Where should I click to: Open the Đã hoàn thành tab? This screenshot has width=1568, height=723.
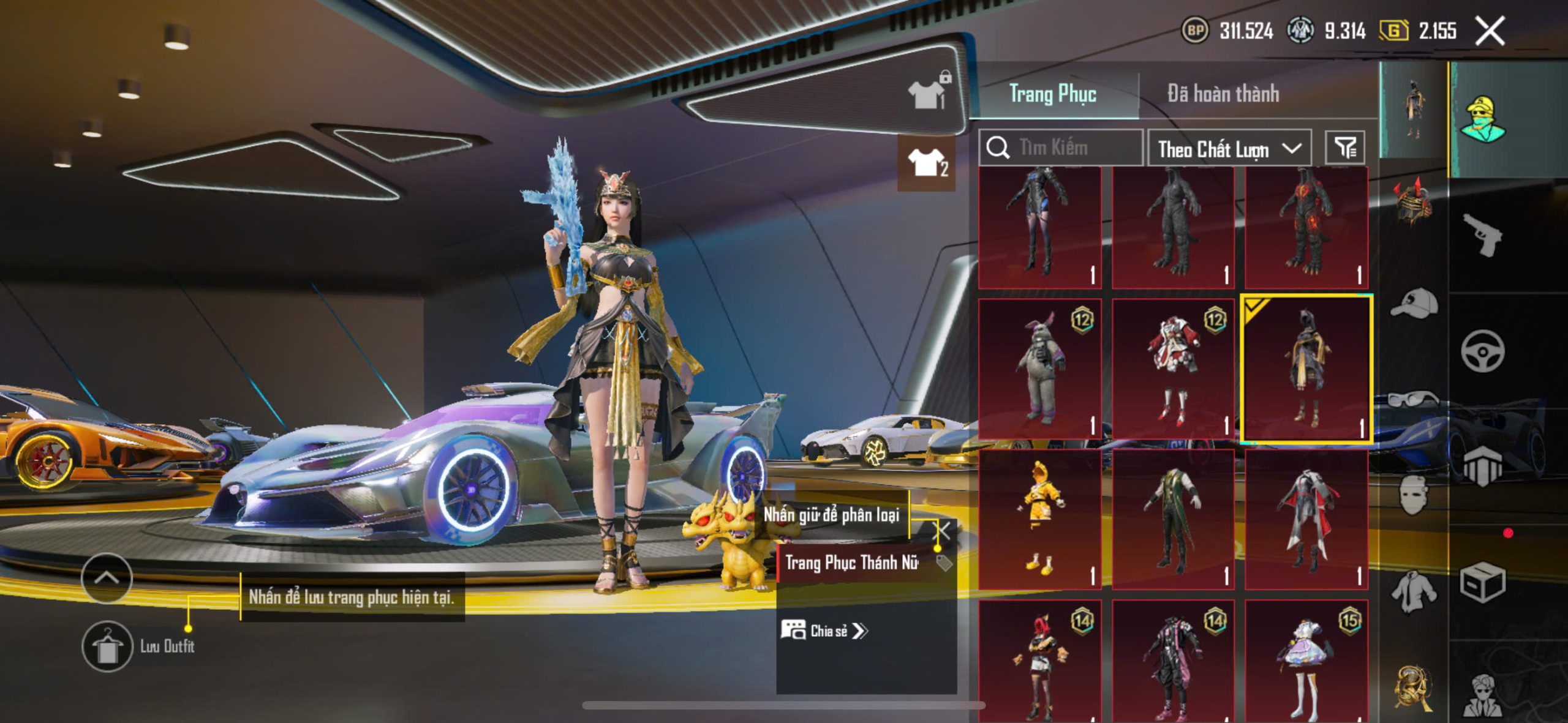[x=1223, y=94]
